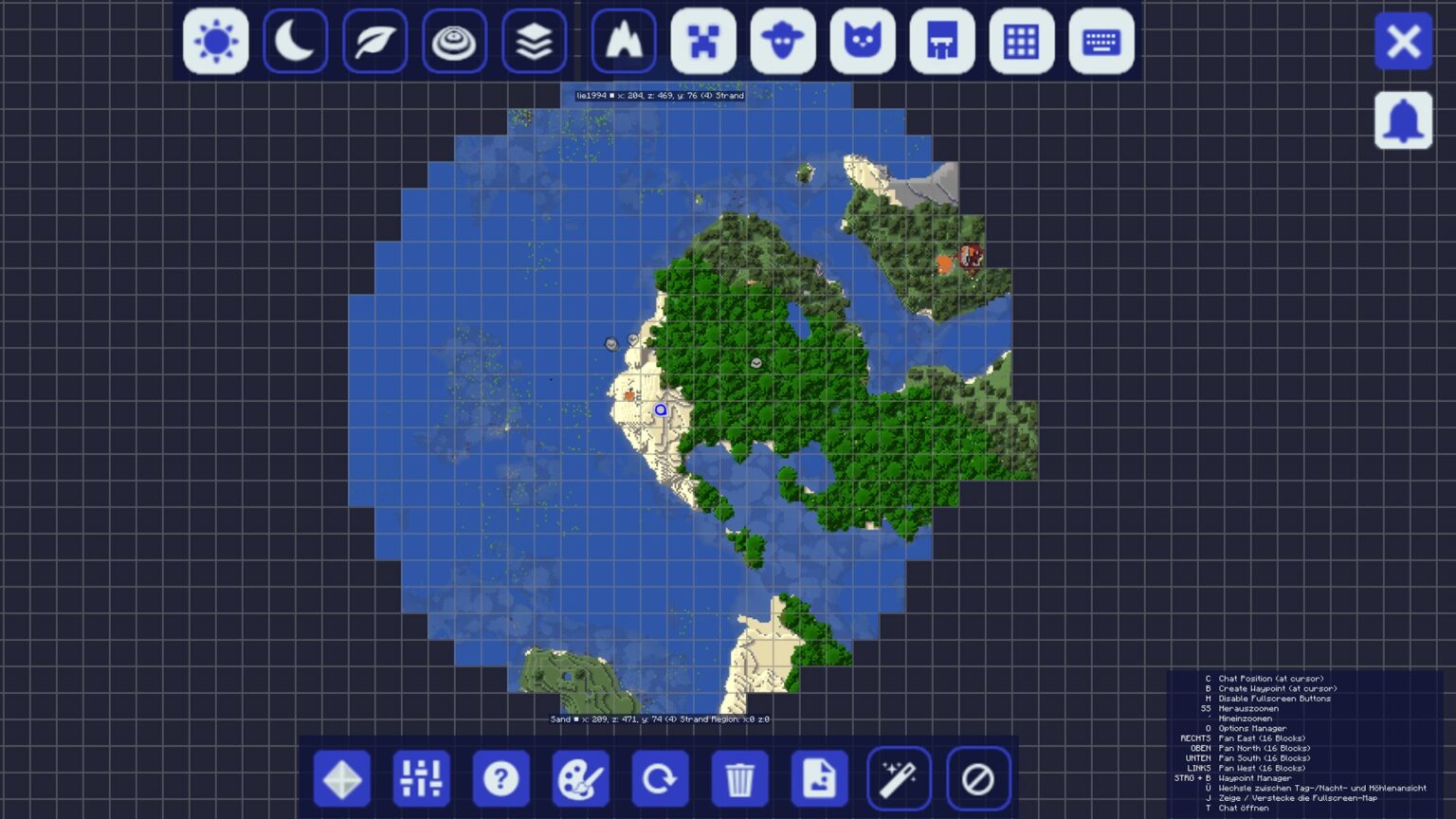Open the theme palette editor

point(581,777)
